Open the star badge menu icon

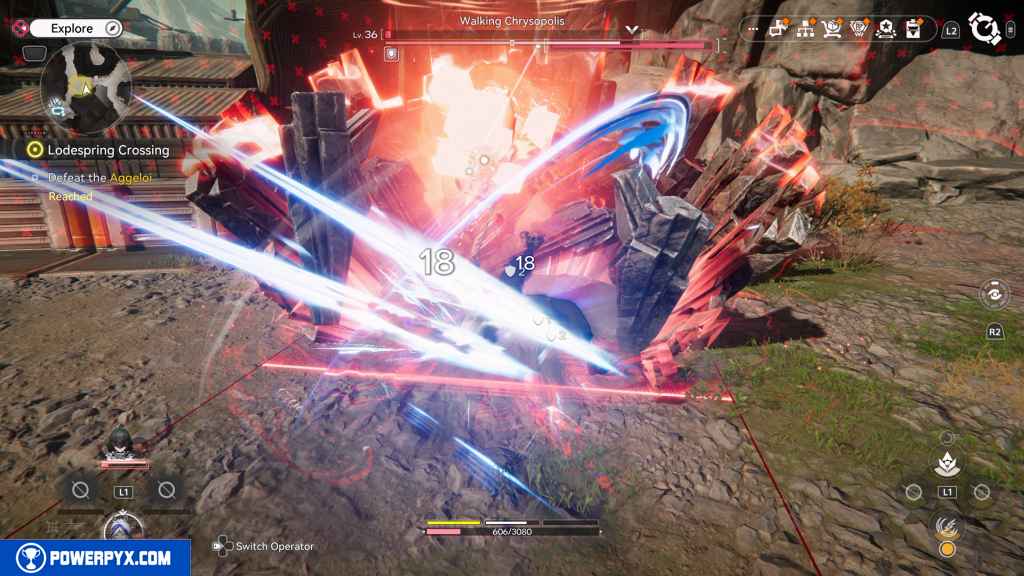pos(885,29)
